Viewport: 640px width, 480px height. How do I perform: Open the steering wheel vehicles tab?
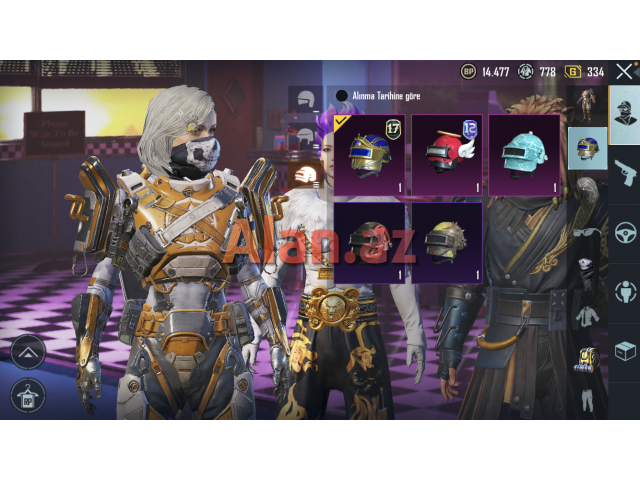click(x=625, y=232)
